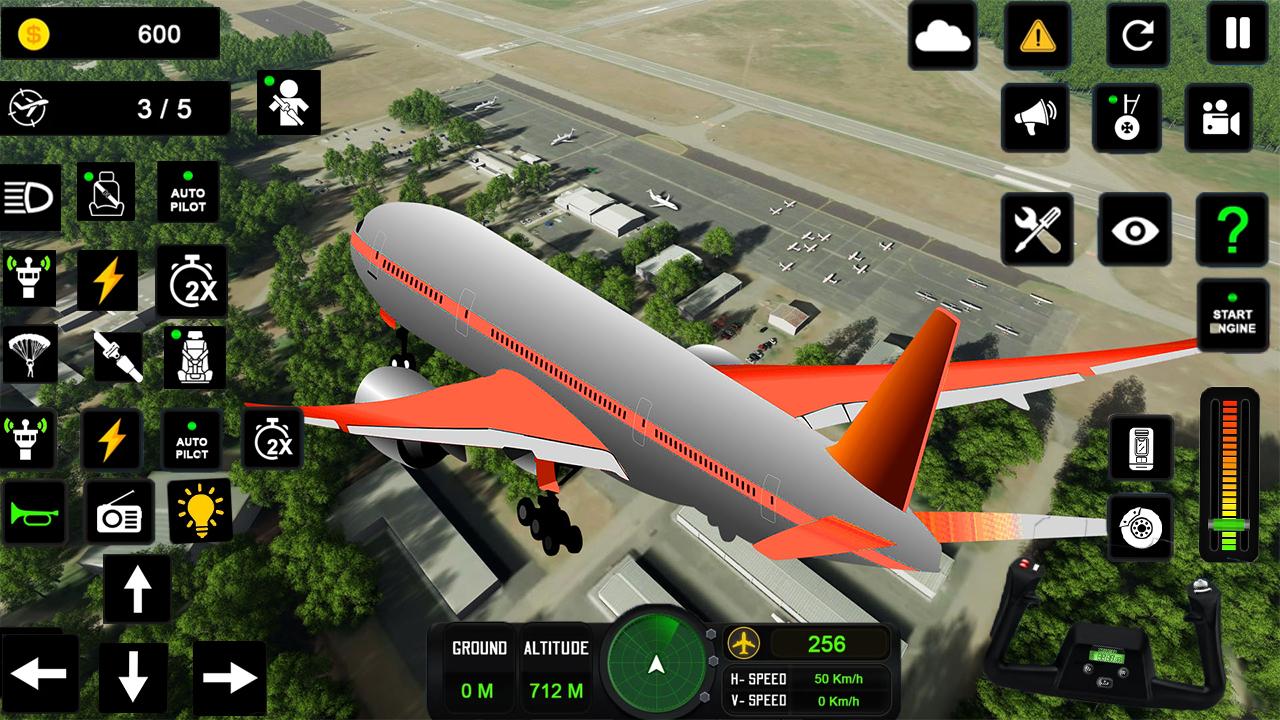Activate the megaphone announcement button
Viewport: 1280px width, 720px height.
point(1034,118)
